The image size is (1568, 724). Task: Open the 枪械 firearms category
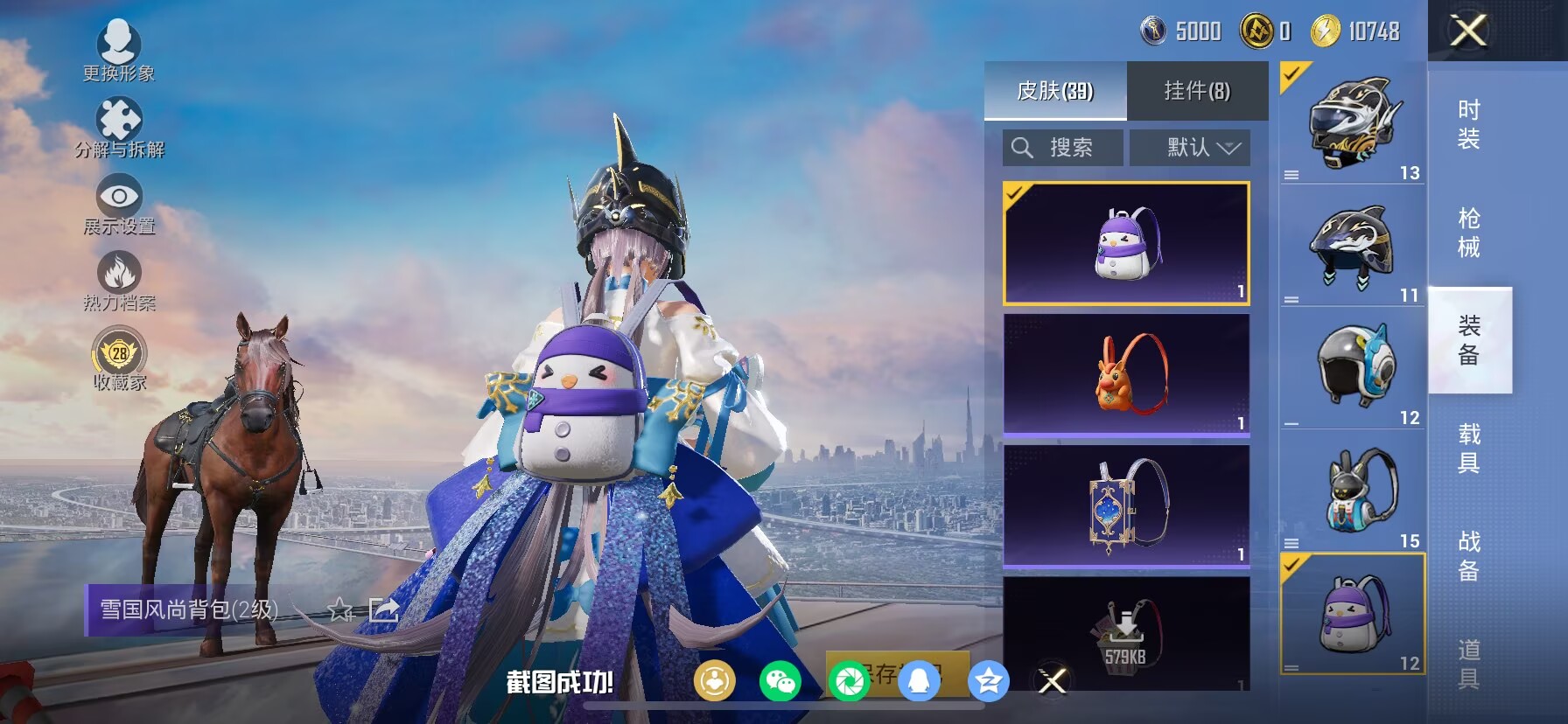1469,233
